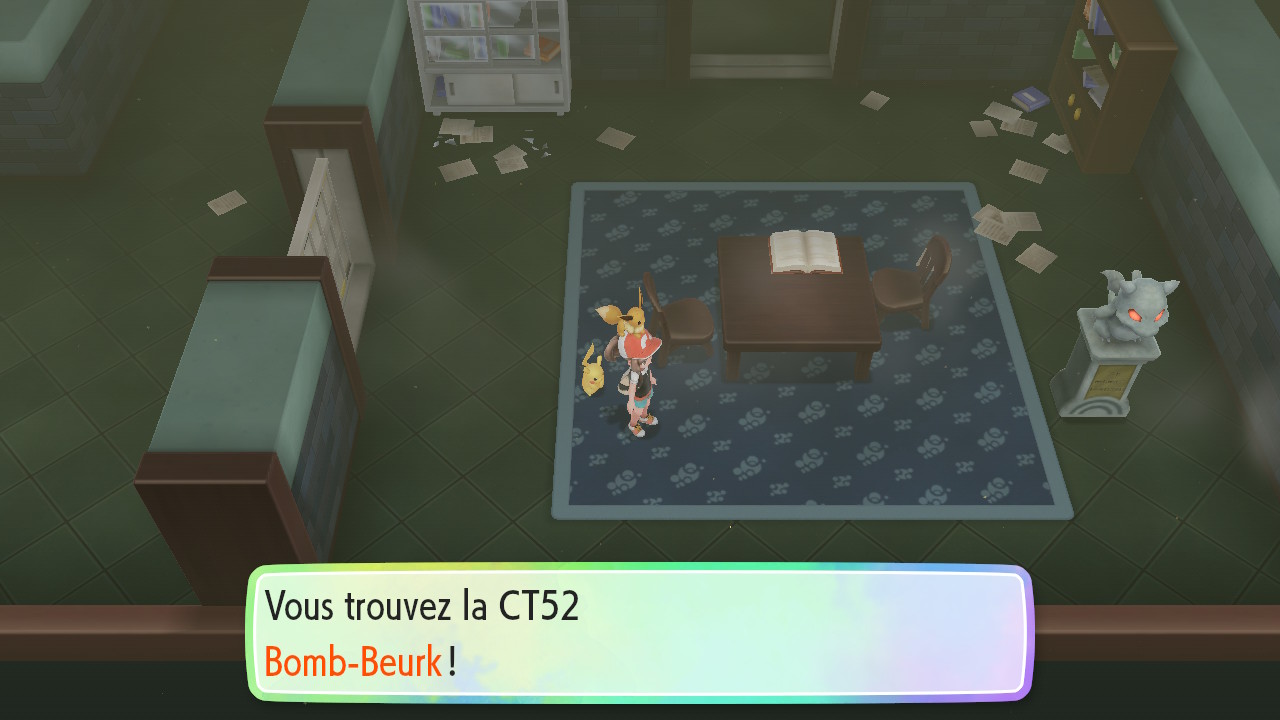Advance the CT52 Bomb-Beurk dialogue box
This screenshot has height=720, width=1280.
coord(640,633)
